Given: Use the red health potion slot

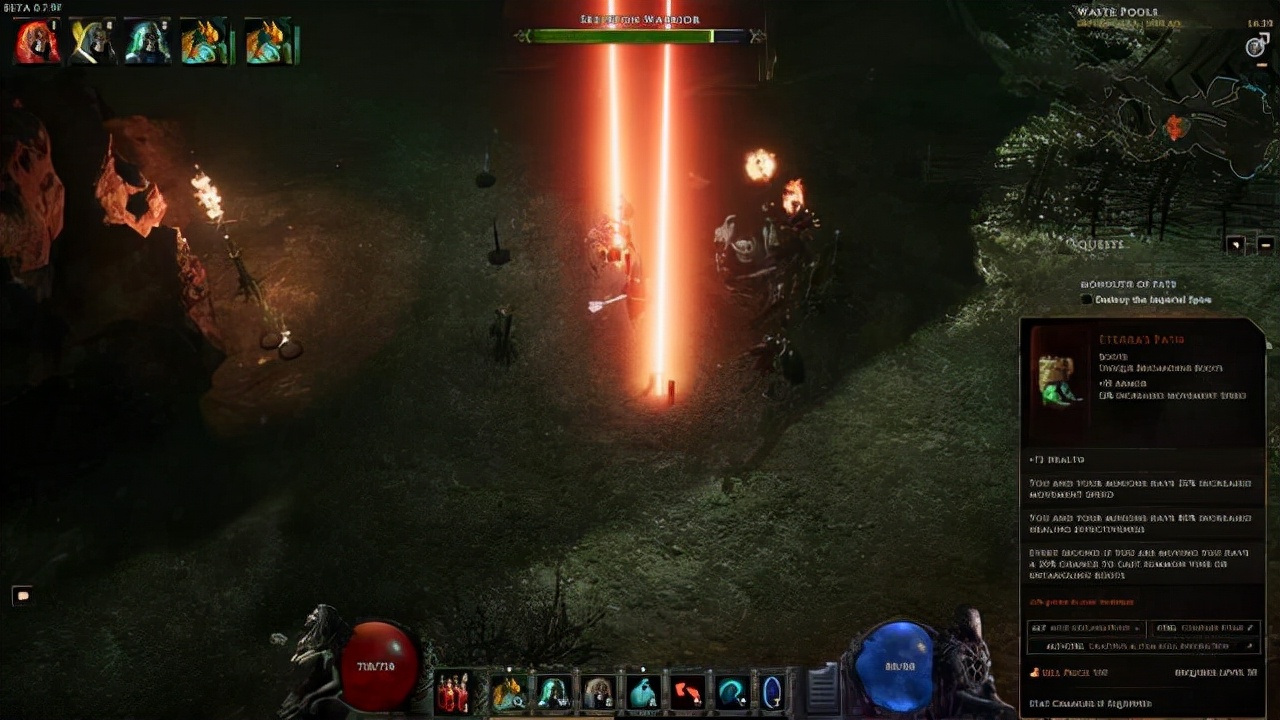Looking at the screenshot, I should point(453,692).
